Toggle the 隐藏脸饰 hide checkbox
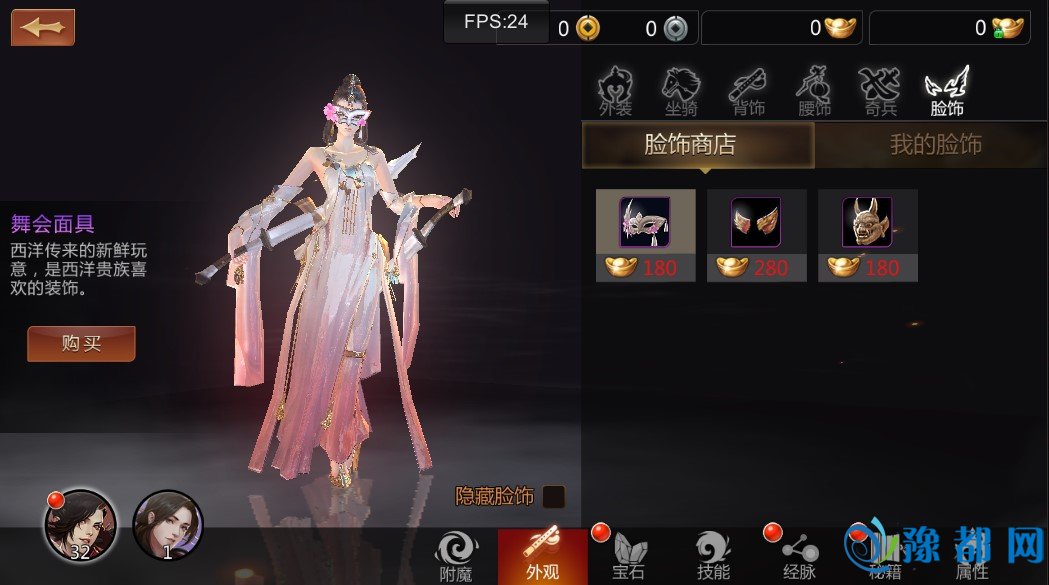Viewport: 1049px width, 585px height. 553,496
